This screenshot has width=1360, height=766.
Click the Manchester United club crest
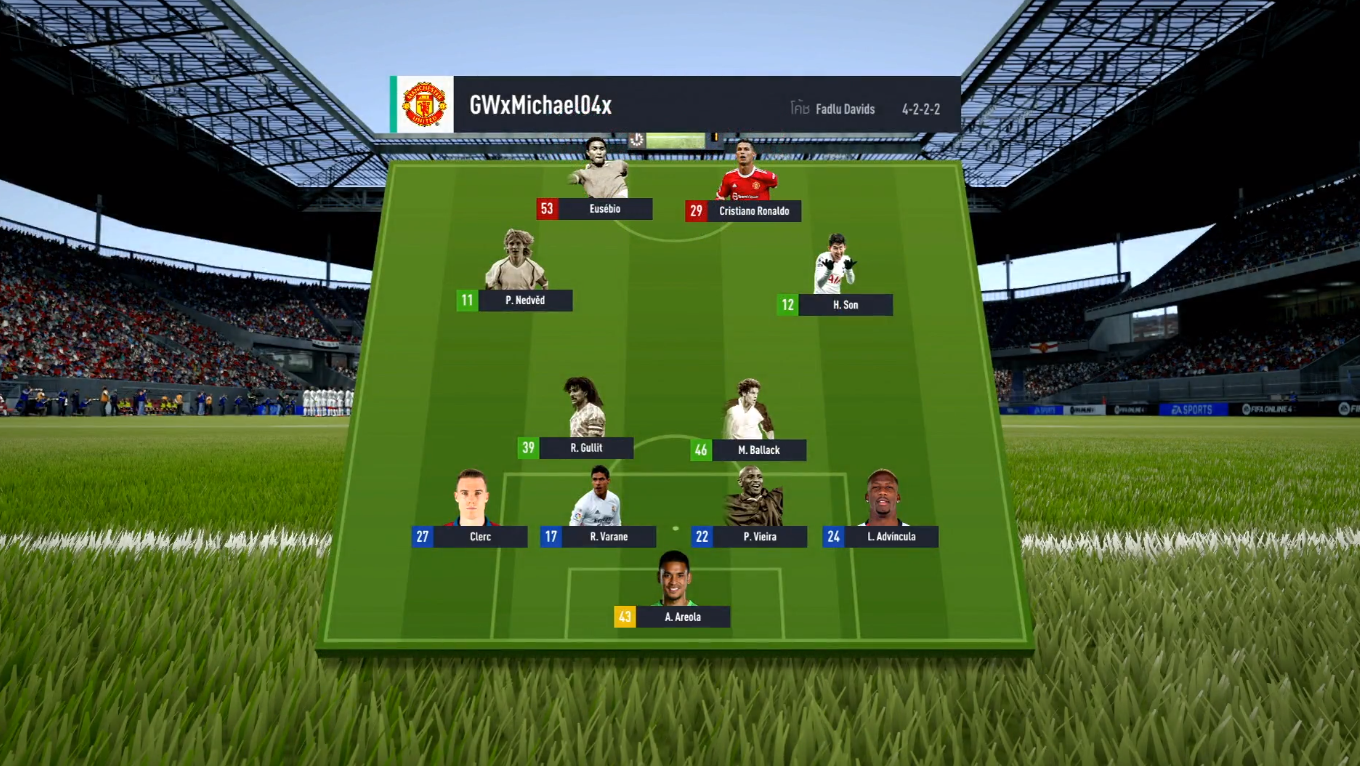tap(424, 105)
